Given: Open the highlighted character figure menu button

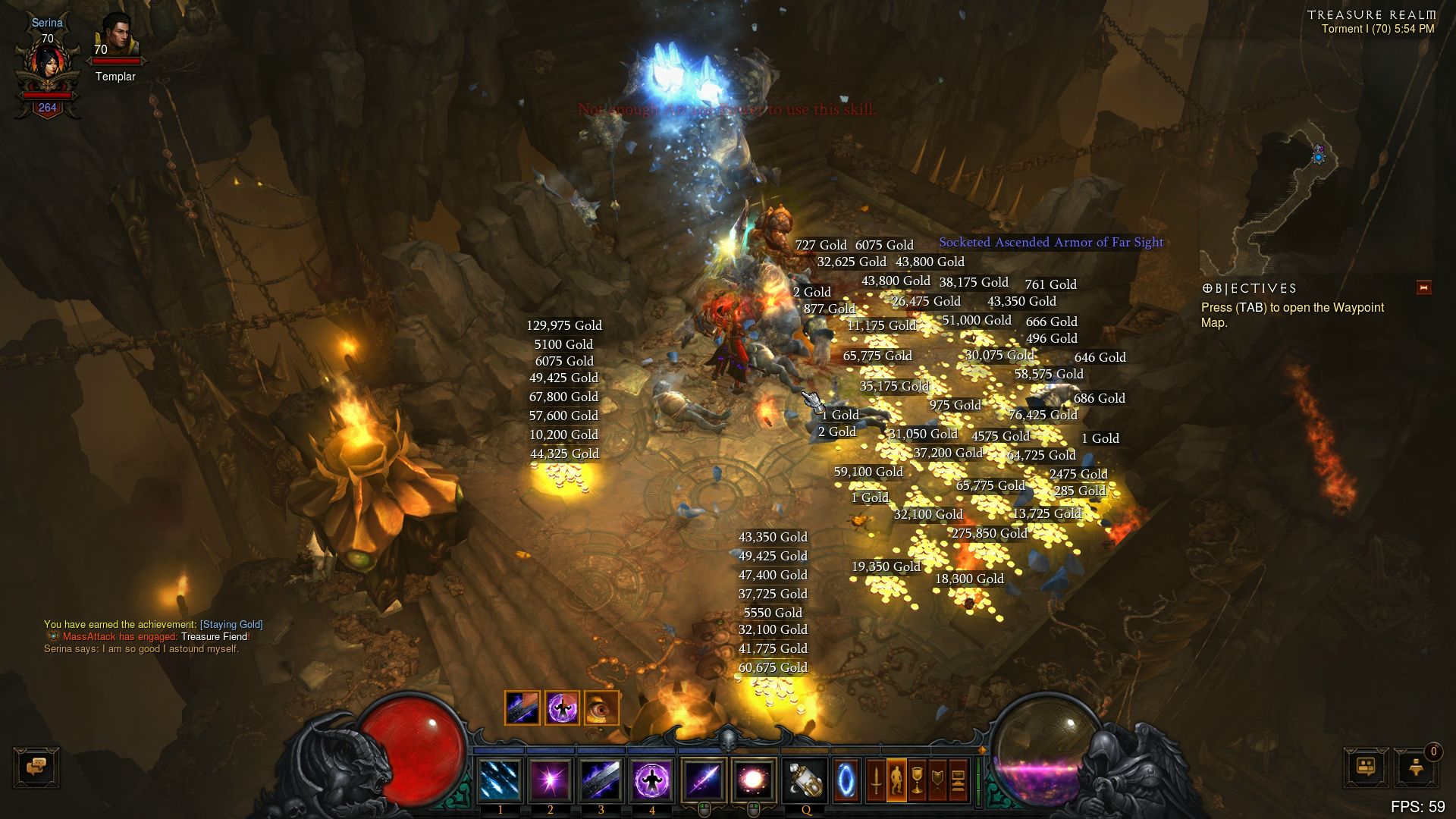Looking at the screenshot, I should (896, 780).
